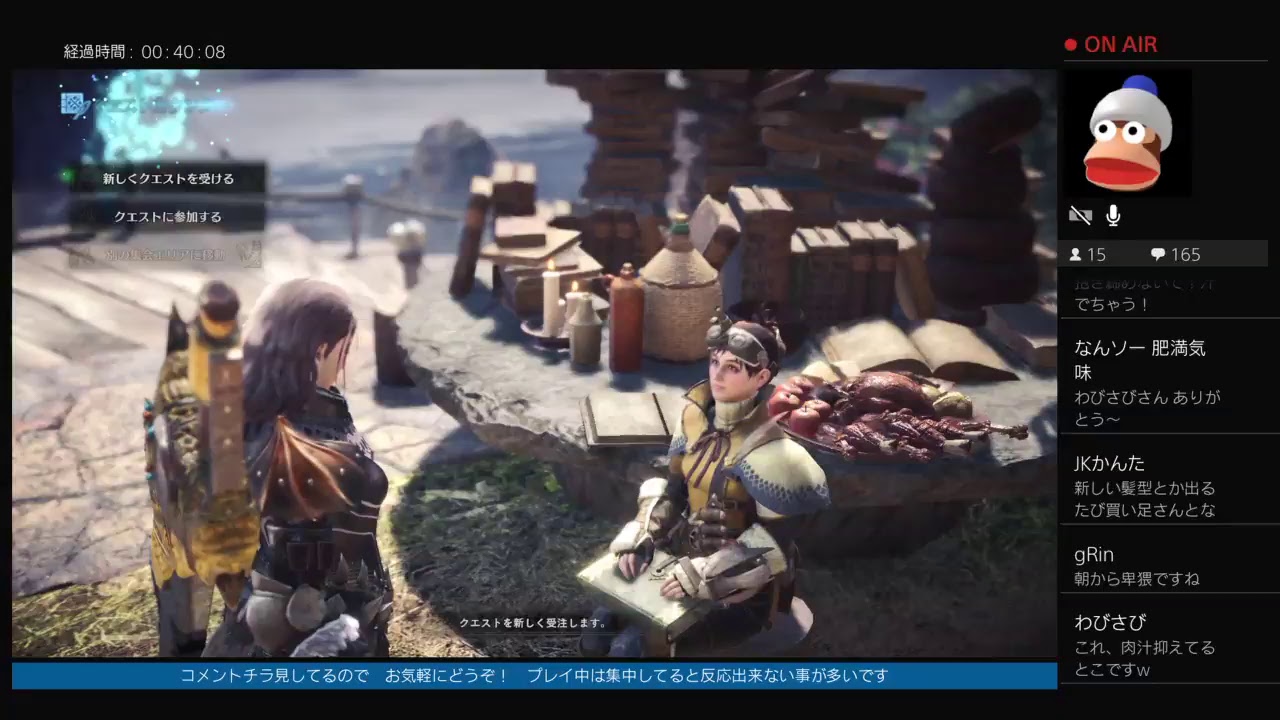Viewport: 1280px width, 720px height.
Task: Click the comment count 165
Action: [1184, 254]
